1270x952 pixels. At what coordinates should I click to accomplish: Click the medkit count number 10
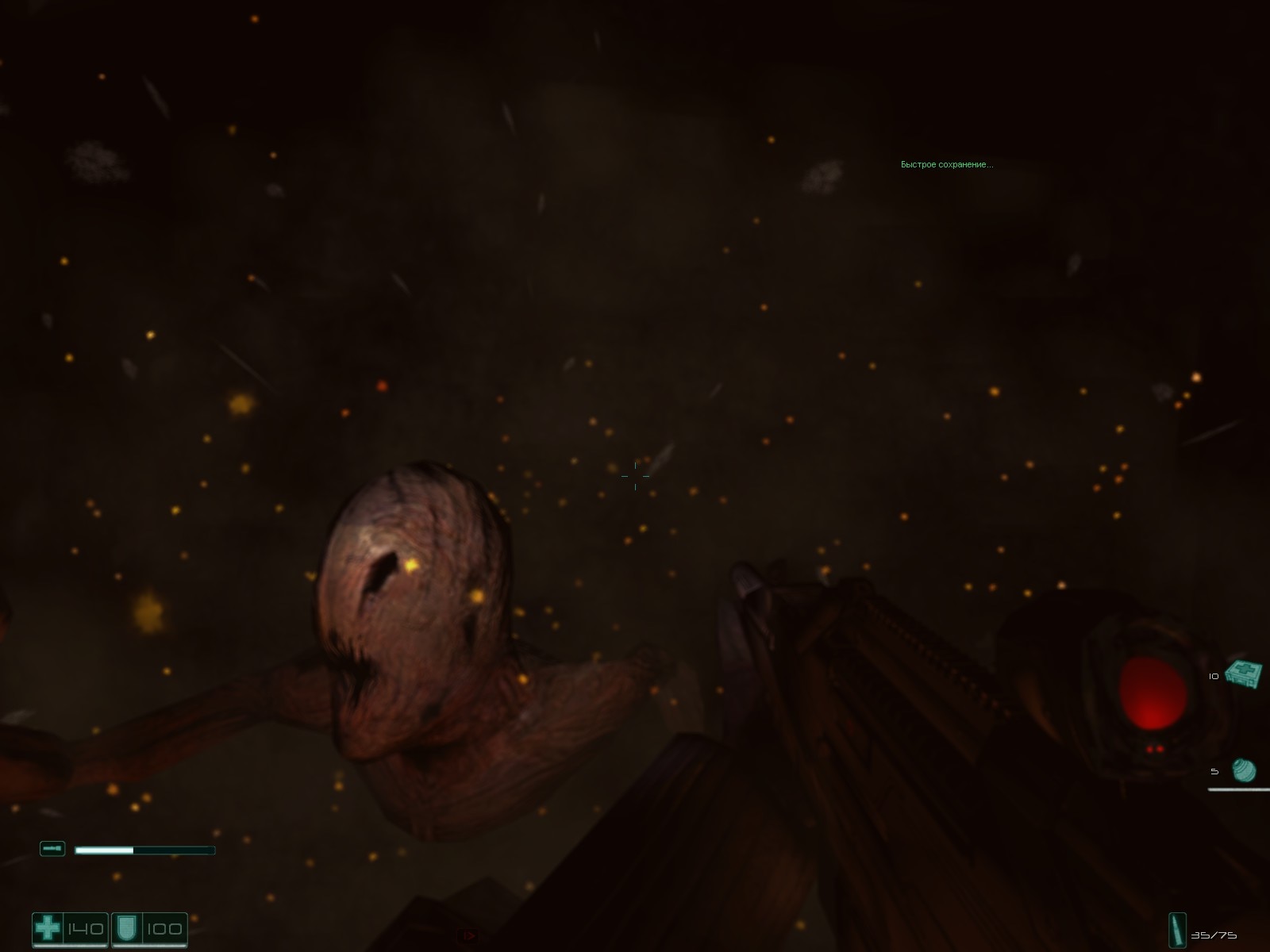point(1212,675)
